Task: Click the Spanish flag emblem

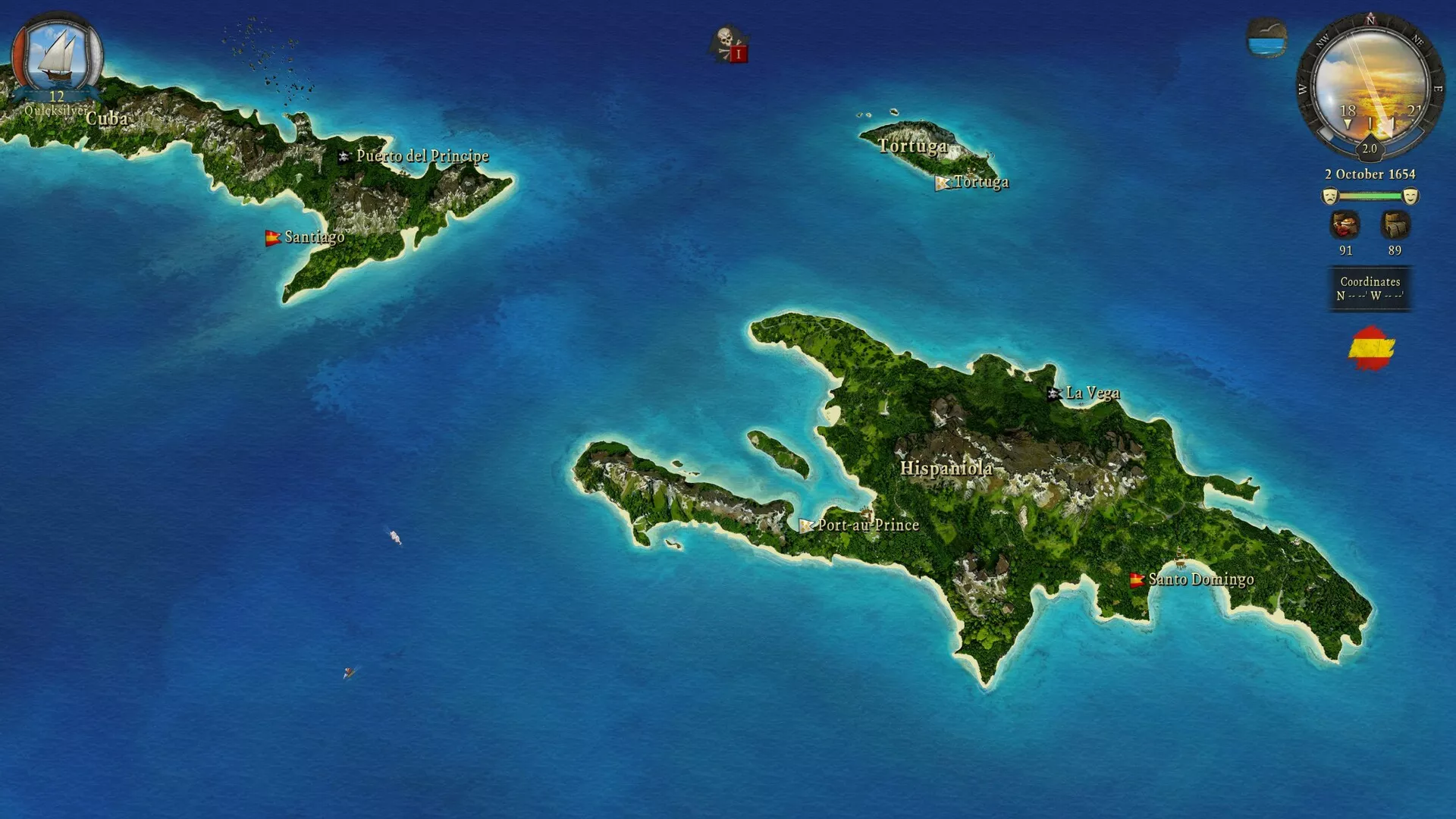Action: point(1371,348)
